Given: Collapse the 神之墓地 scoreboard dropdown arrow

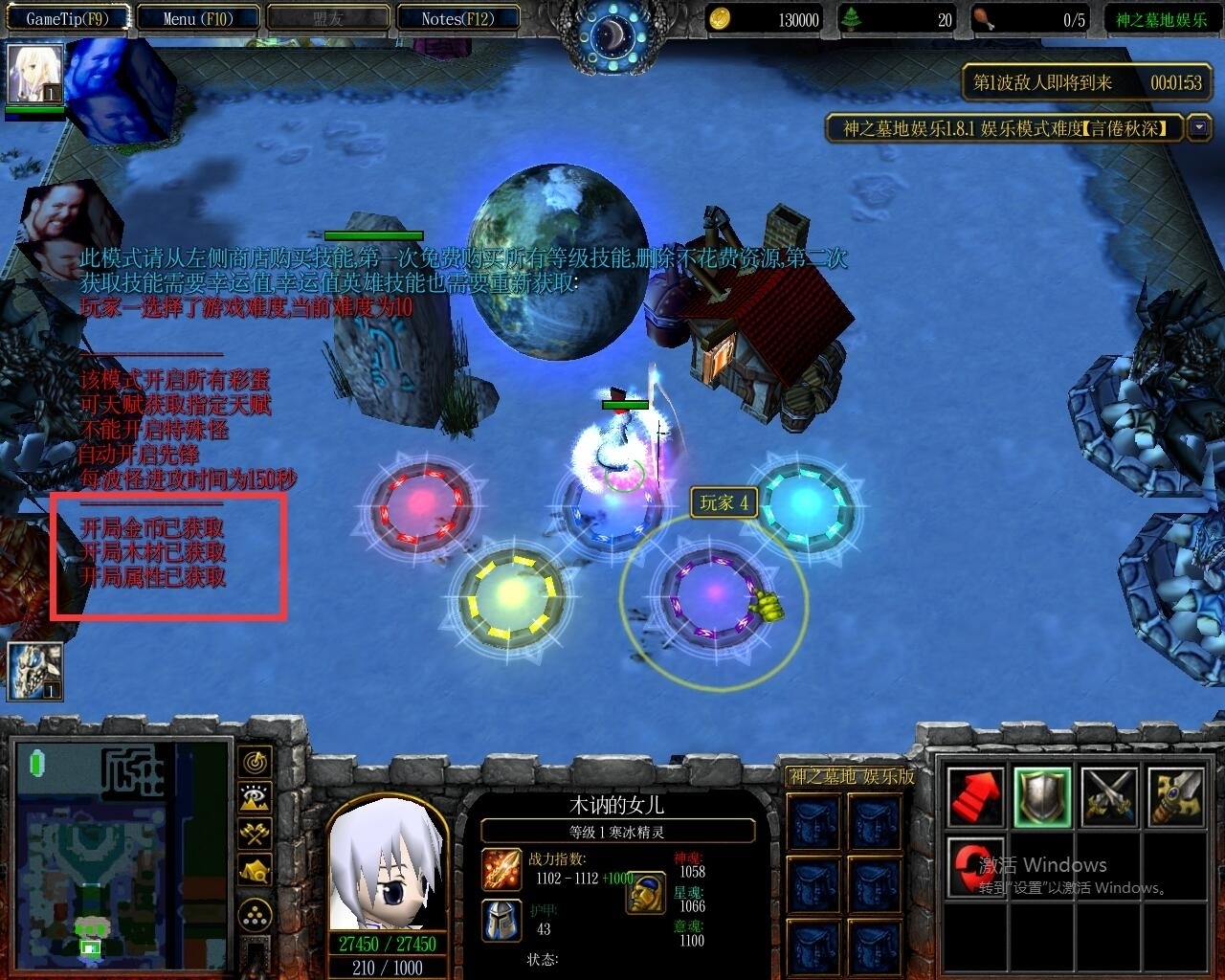Looking at the screenshot, I should [1198, 127].
